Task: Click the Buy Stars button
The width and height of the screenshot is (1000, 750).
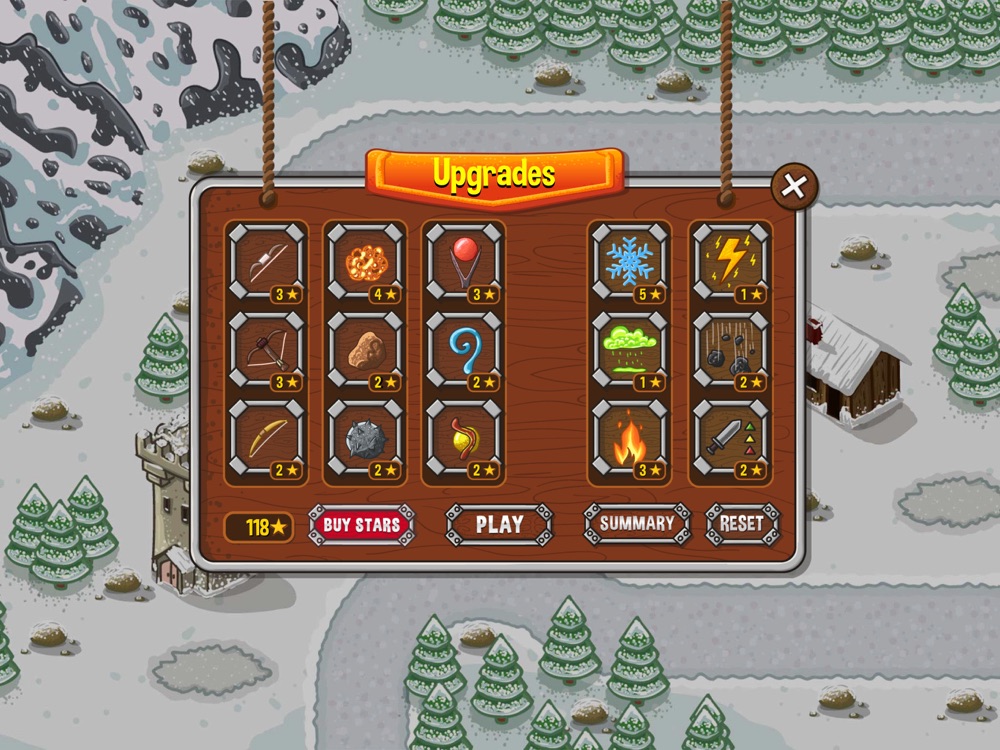Action: 361,525
